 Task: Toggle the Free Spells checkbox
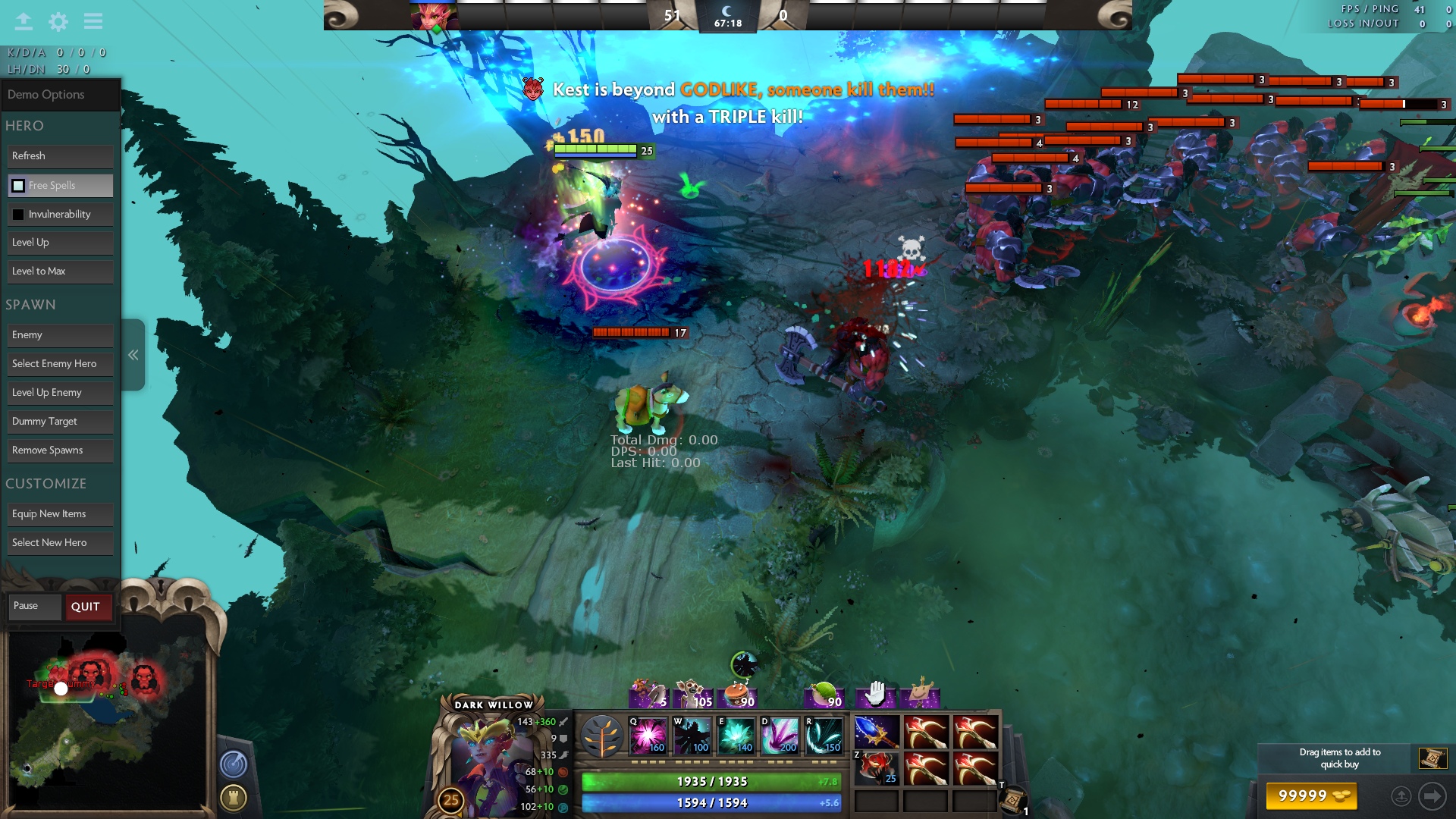(x=18, y=186)
